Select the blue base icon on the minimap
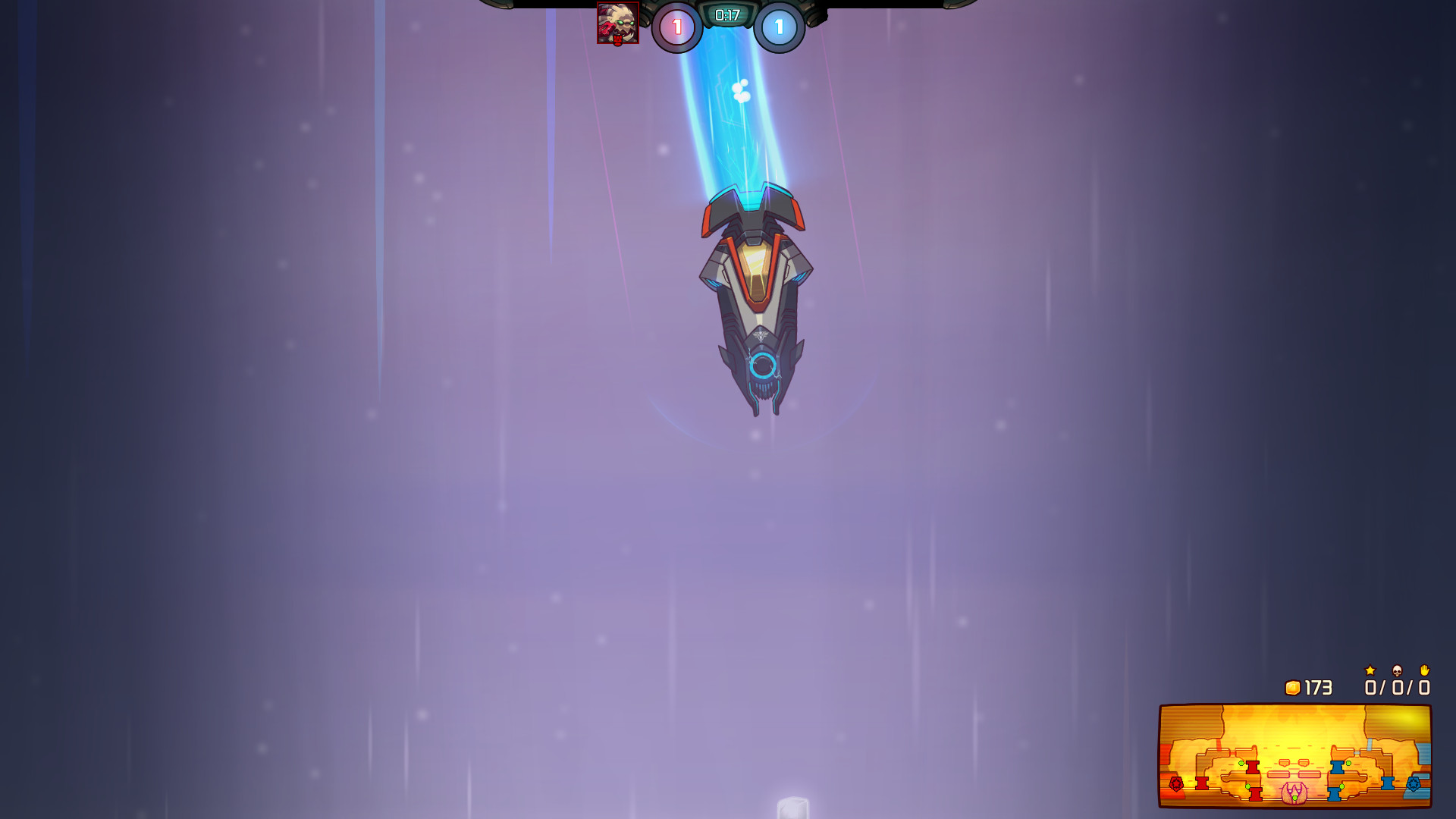Screen dimensions: 1456x819 click(x=1414, y=785)
